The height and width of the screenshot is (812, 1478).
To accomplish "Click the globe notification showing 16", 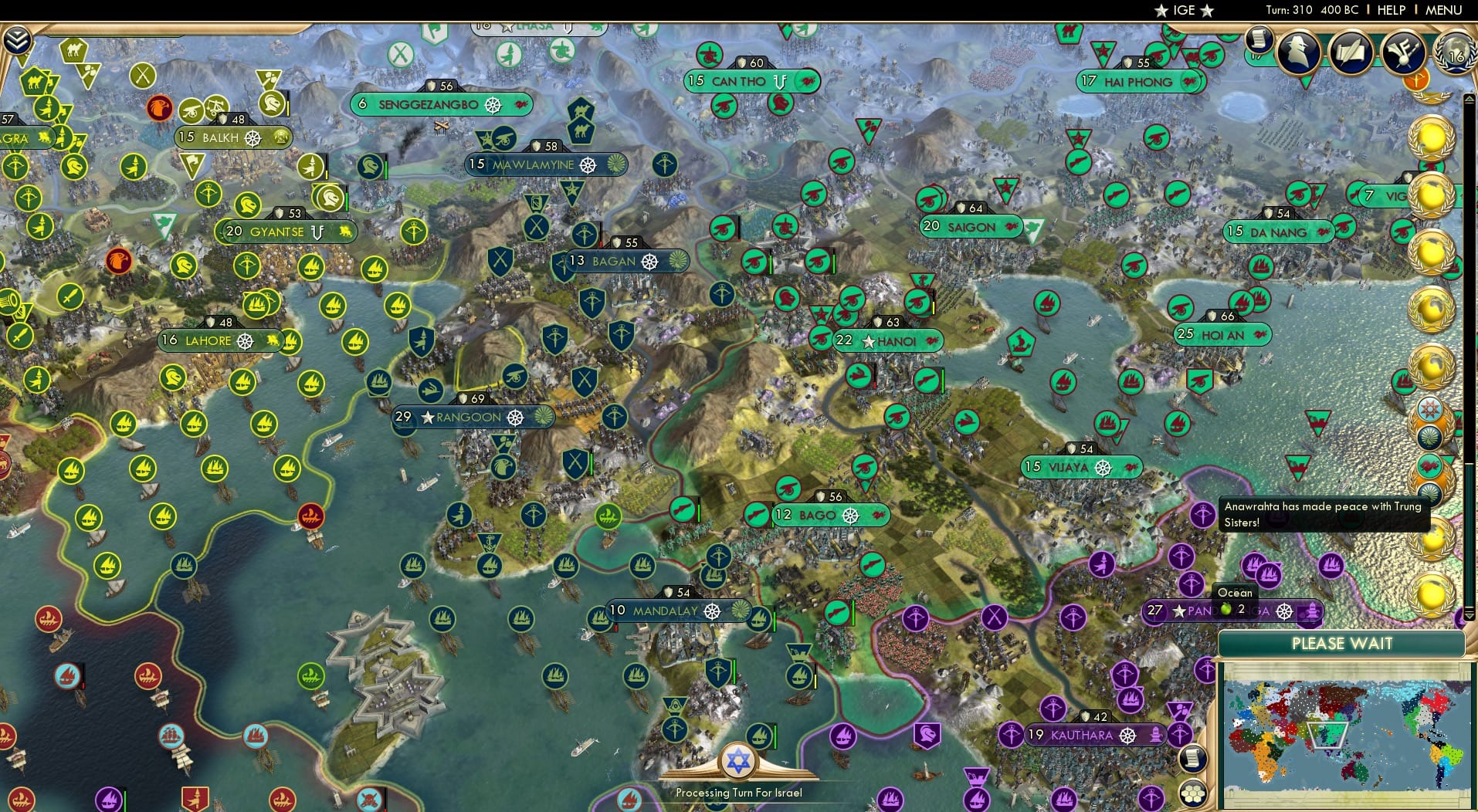I will coord(1455,54).
